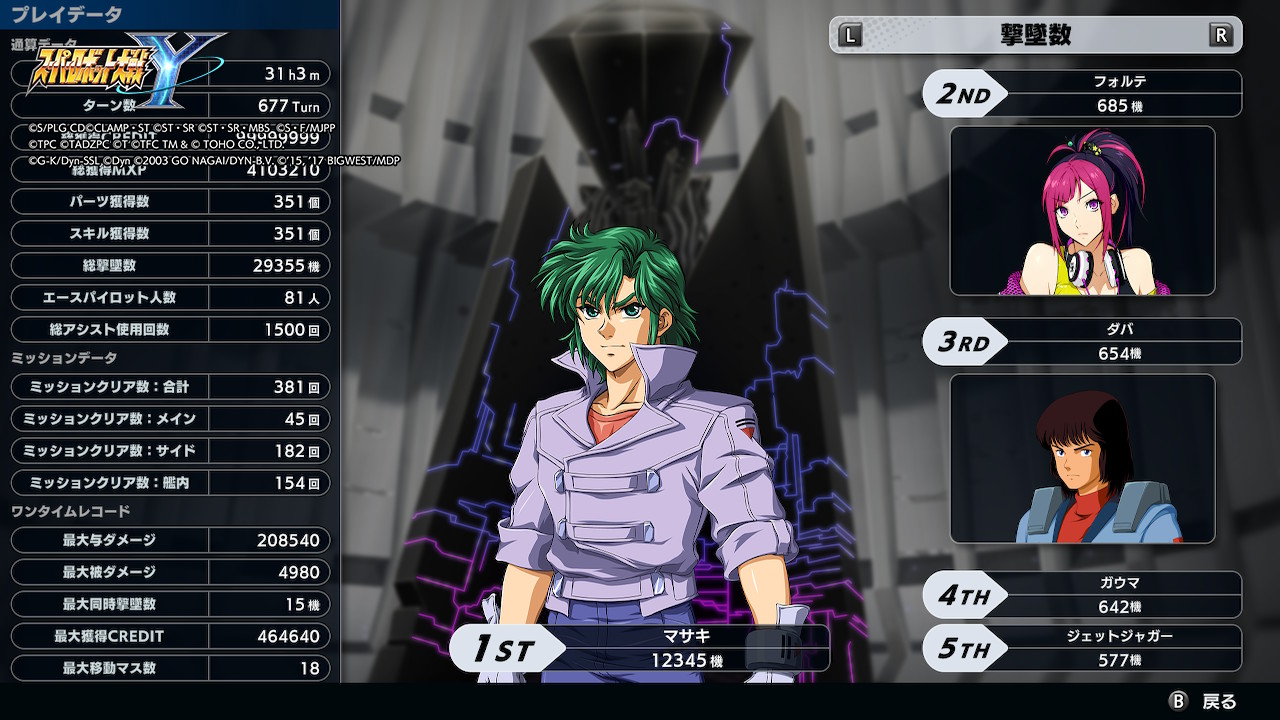Select the 撃墜数 ranking category header
Viewport: 1280px width, 720px height.
click(1035, 35)
